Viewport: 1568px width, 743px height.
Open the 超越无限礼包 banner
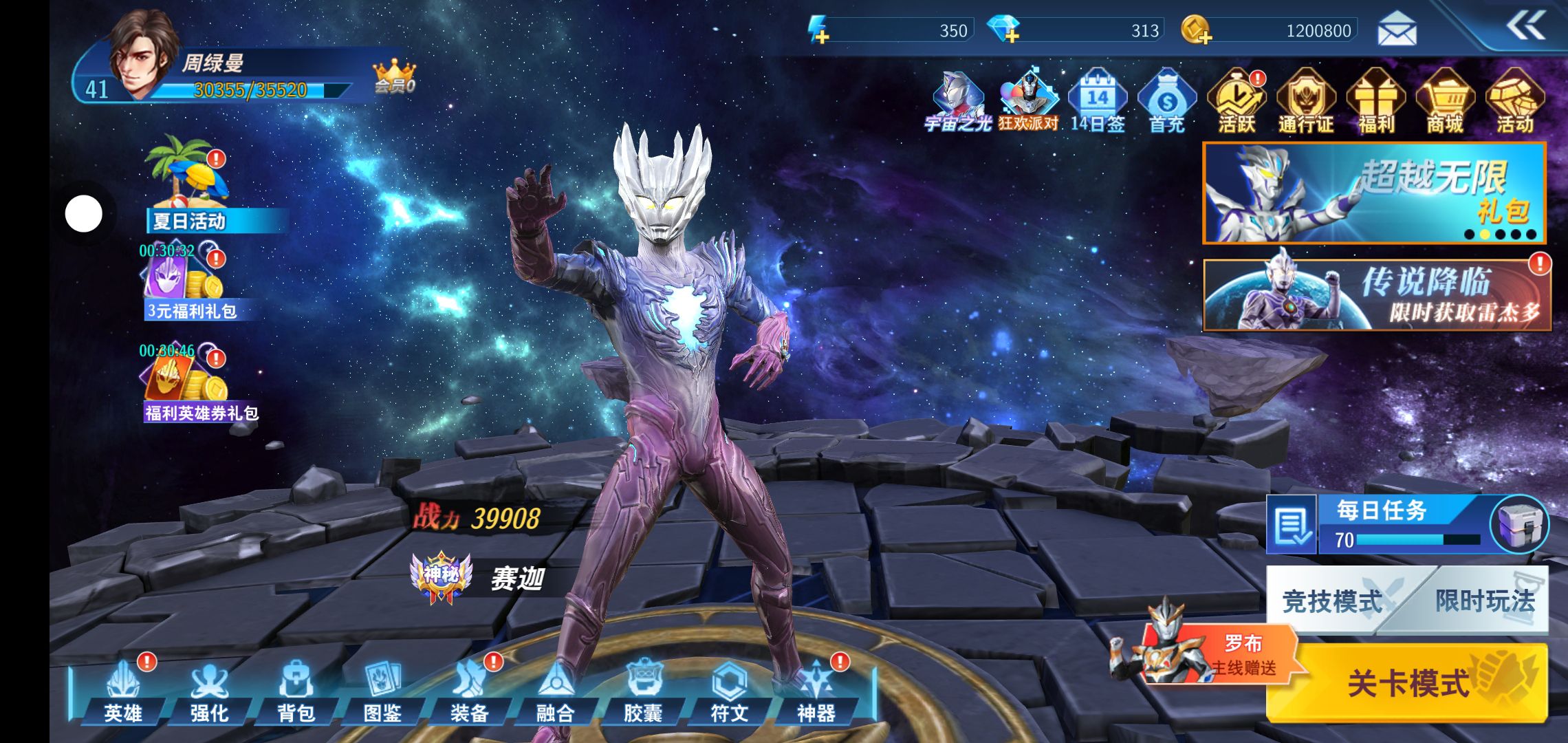coord(1374,193)
